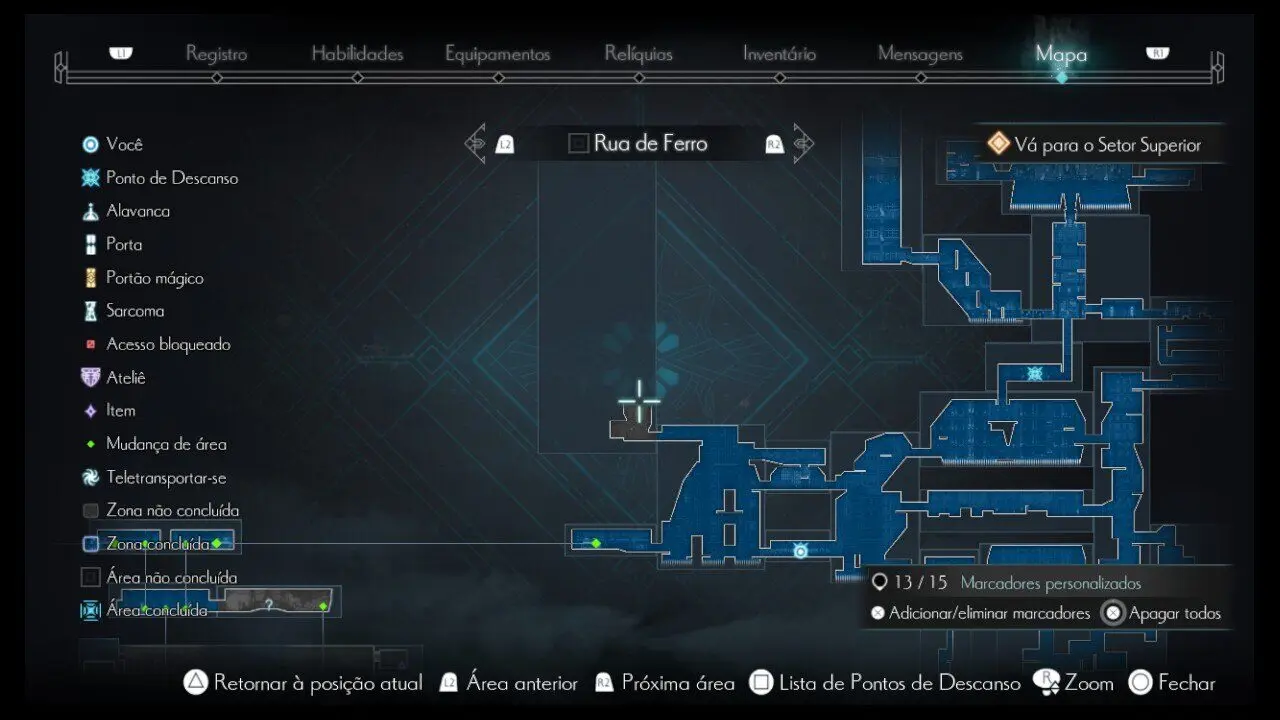
Task: Select the rest point marker on the map
Action: pyautogui.click(x=1035, y=374)
